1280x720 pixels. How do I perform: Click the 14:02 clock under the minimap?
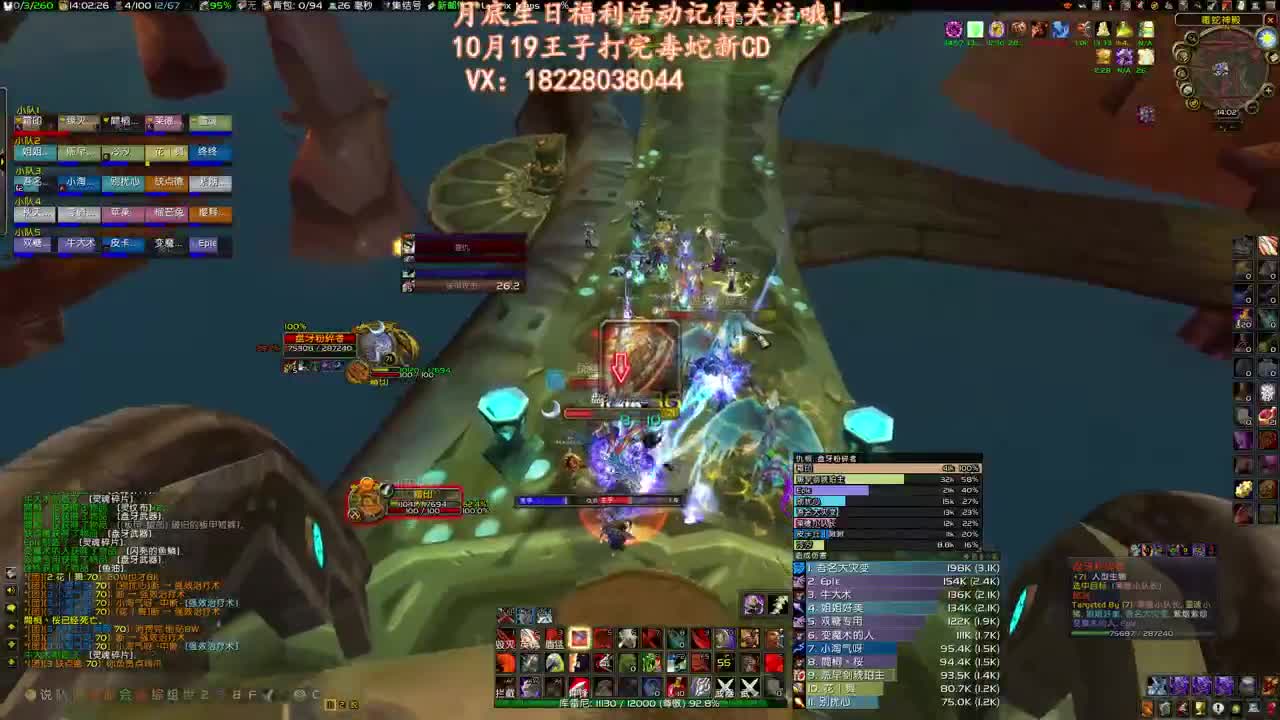[1226, 113]
